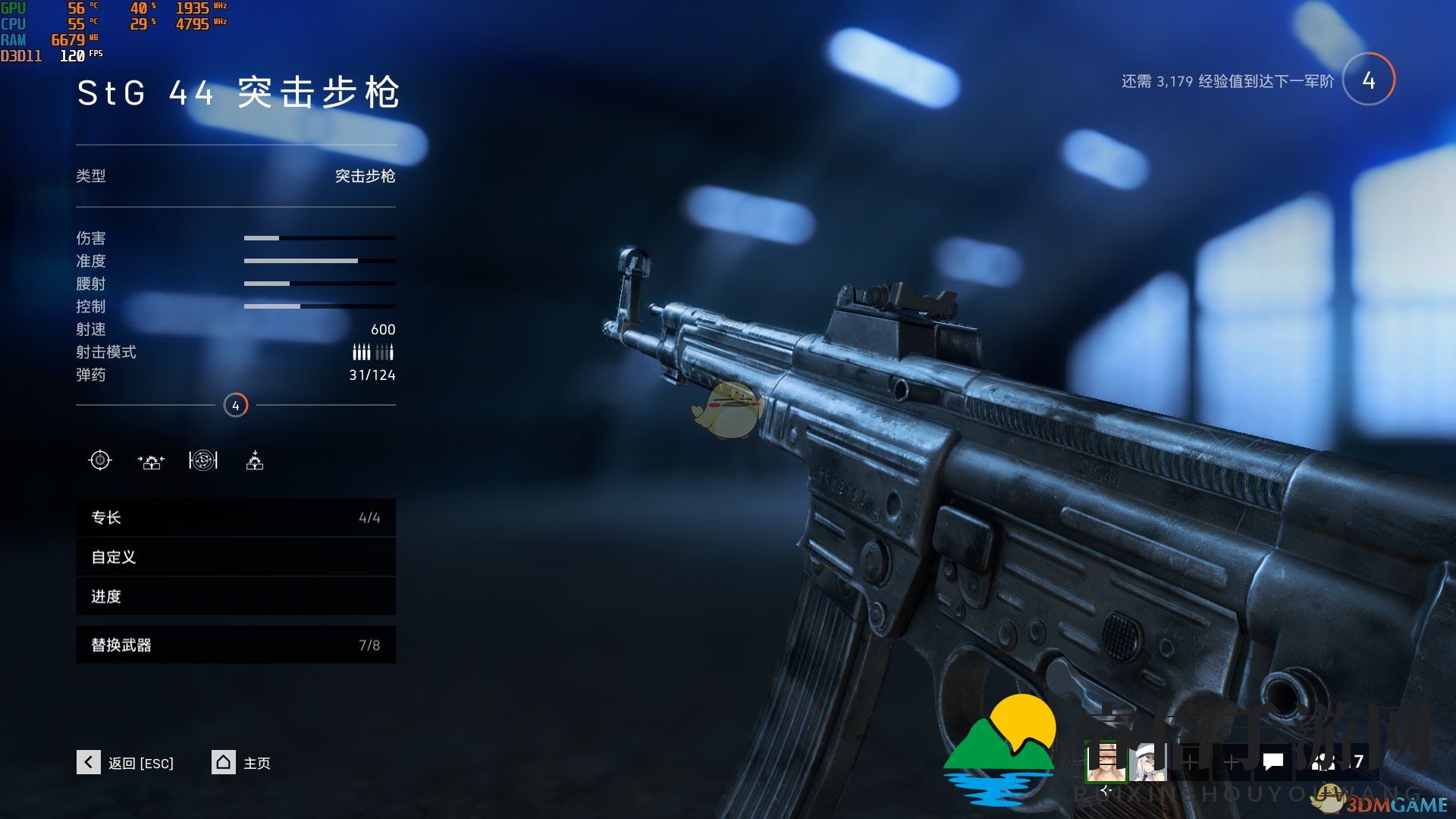Click the horizontal recoil specialization icon
This screenshot has height=819, width=1456.
(x=151, y=461)
